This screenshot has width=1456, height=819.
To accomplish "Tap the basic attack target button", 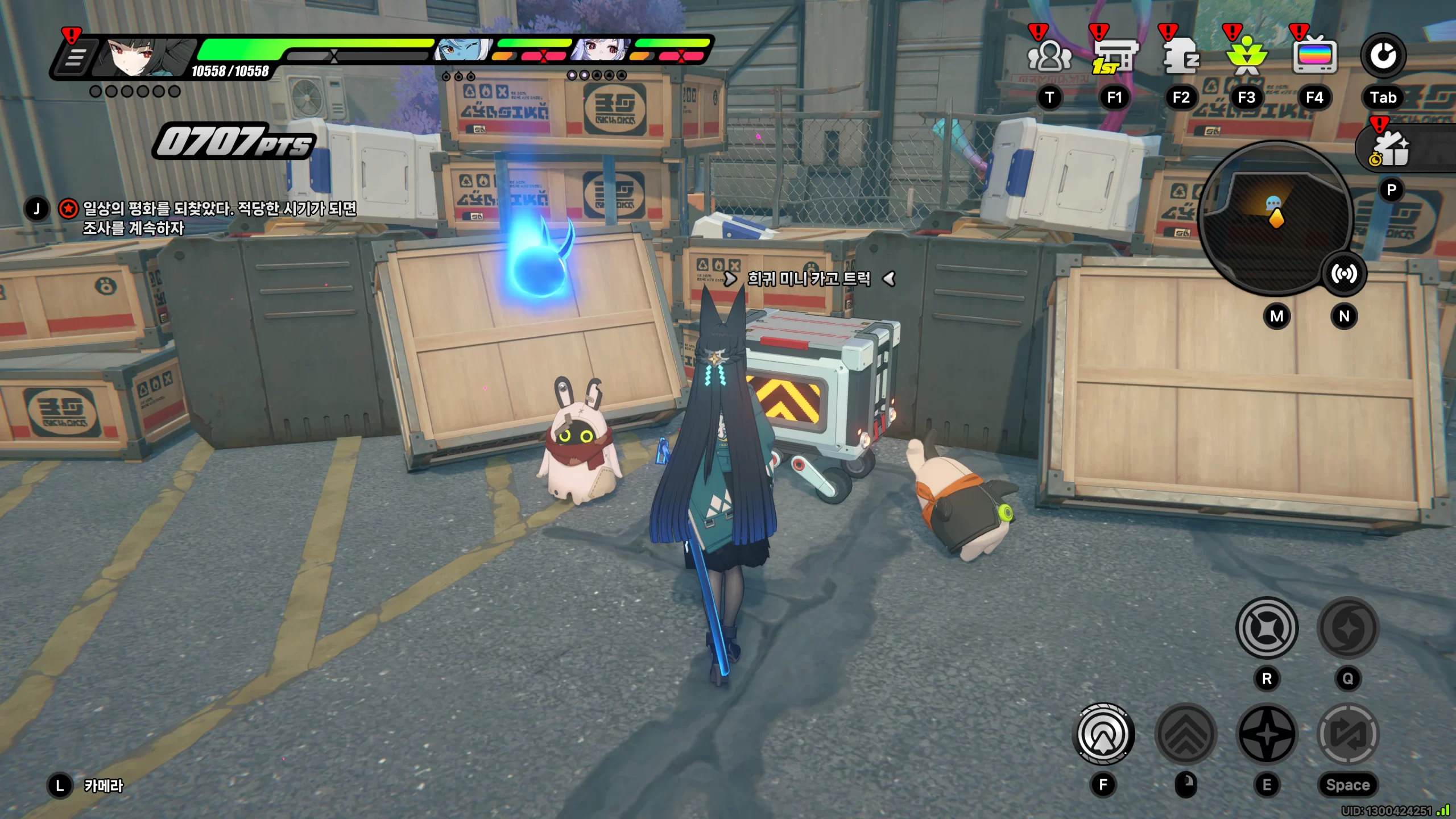I will (1103, 734).
